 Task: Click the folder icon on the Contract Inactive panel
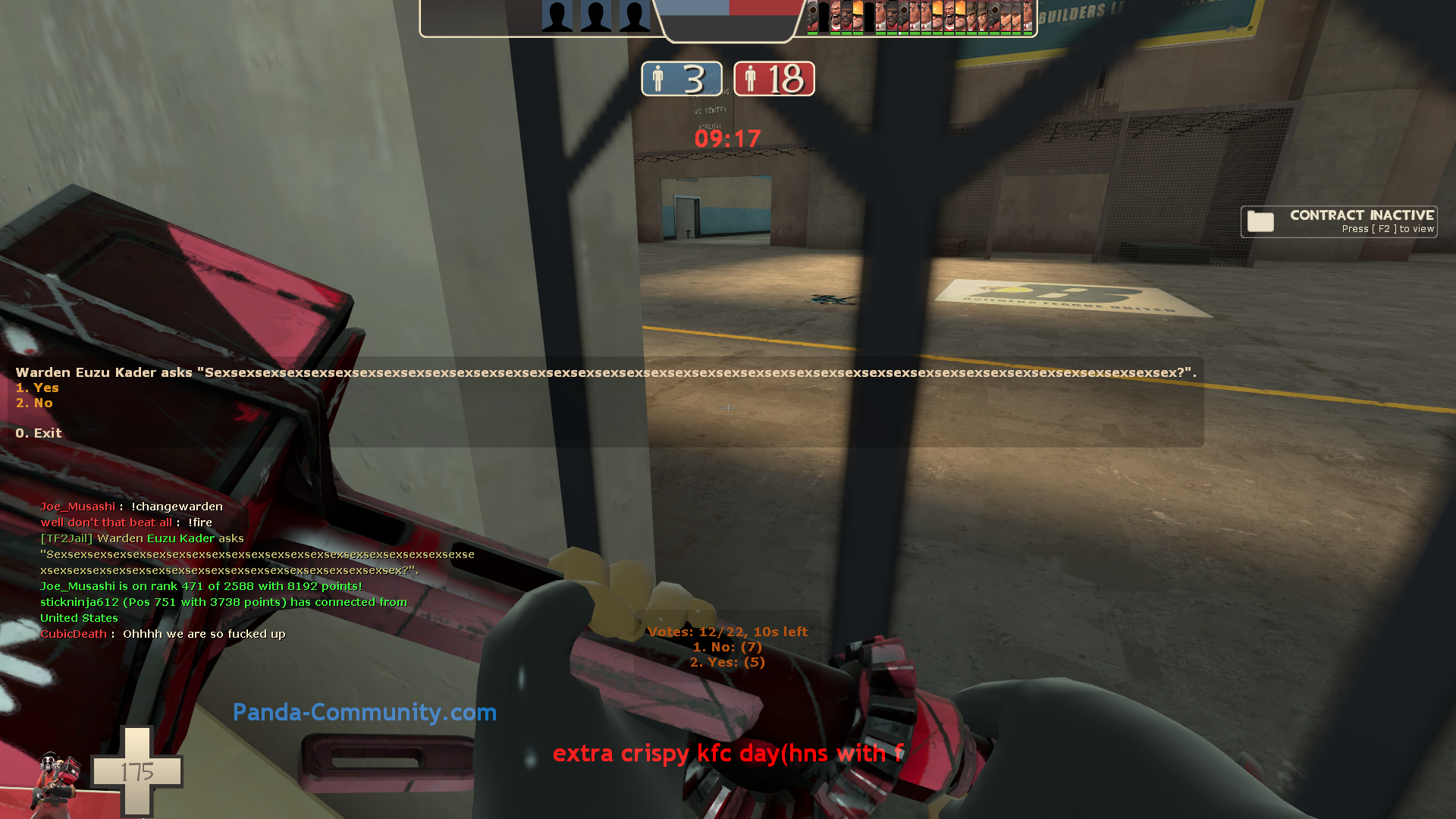click(1260, 221)
